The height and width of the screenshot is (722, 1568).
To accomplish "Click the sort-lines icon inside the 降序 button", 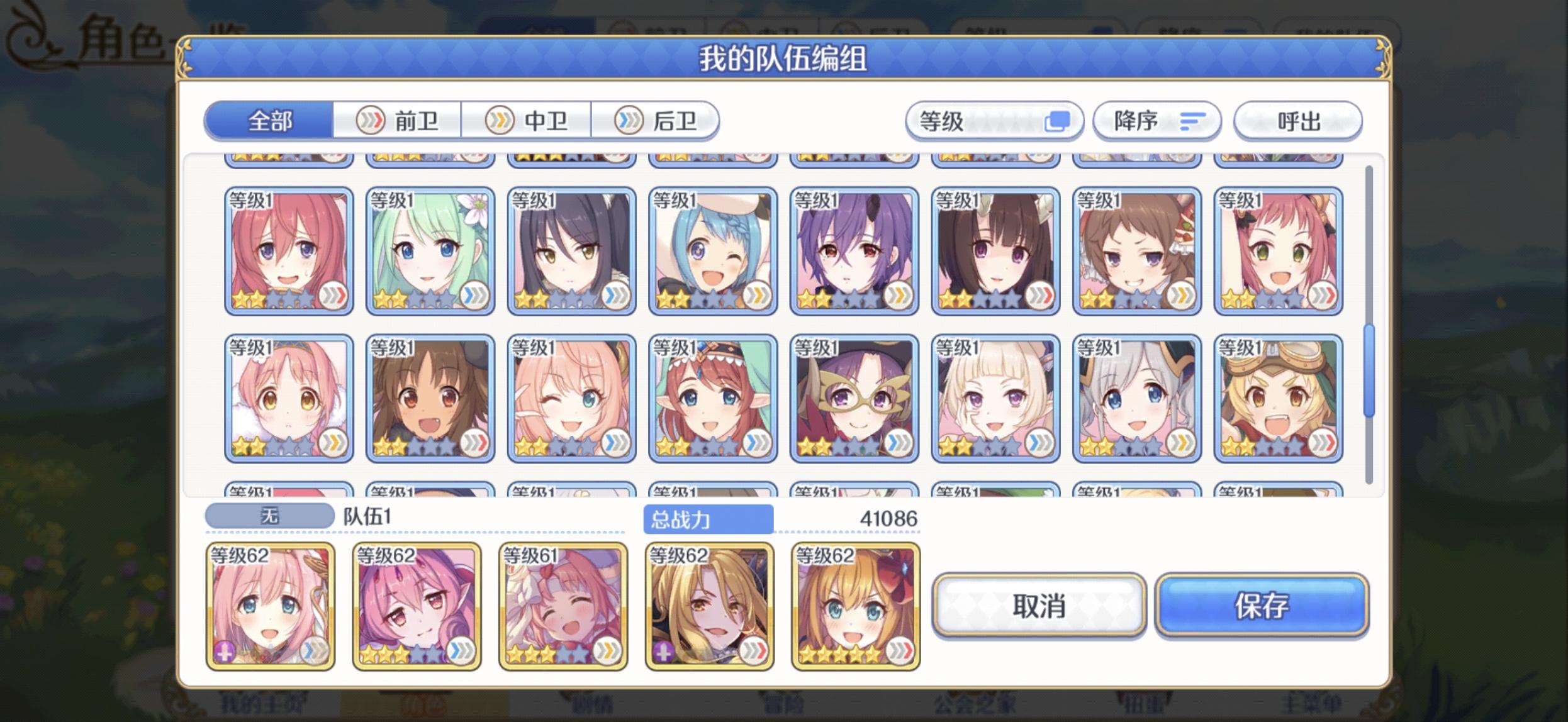I will coord(1194,121).
